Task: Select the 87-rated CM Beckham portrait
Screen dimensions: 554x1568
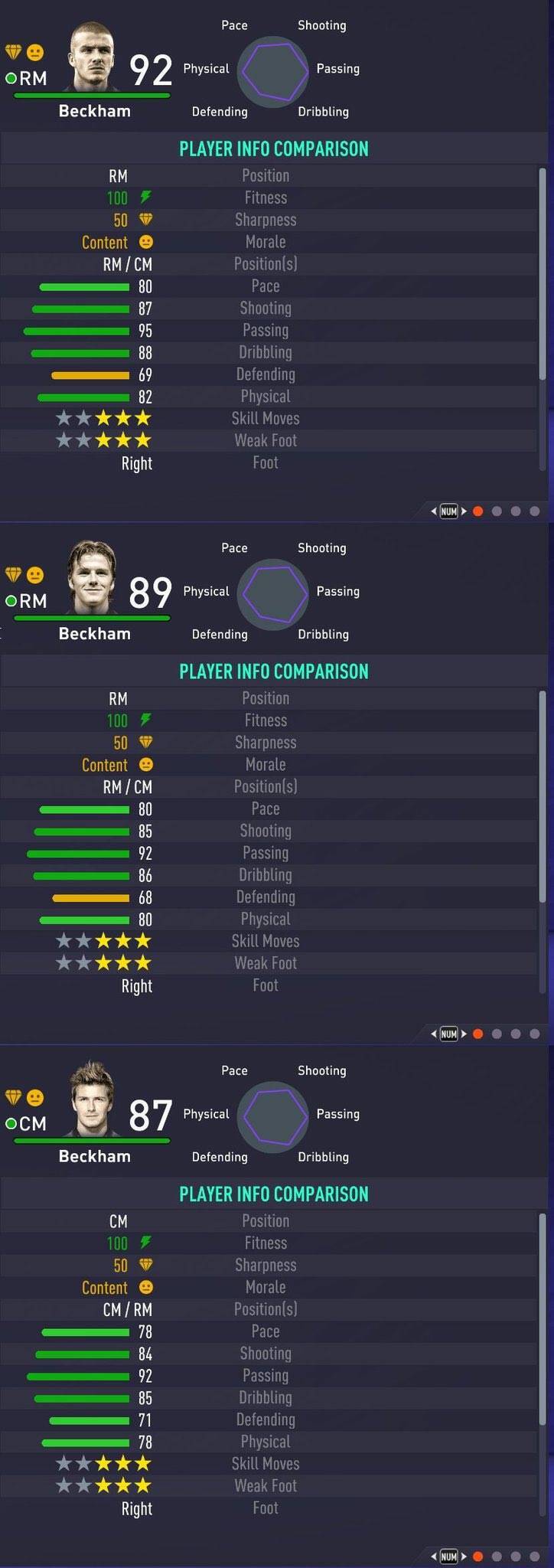Action: coord(93,1100)
